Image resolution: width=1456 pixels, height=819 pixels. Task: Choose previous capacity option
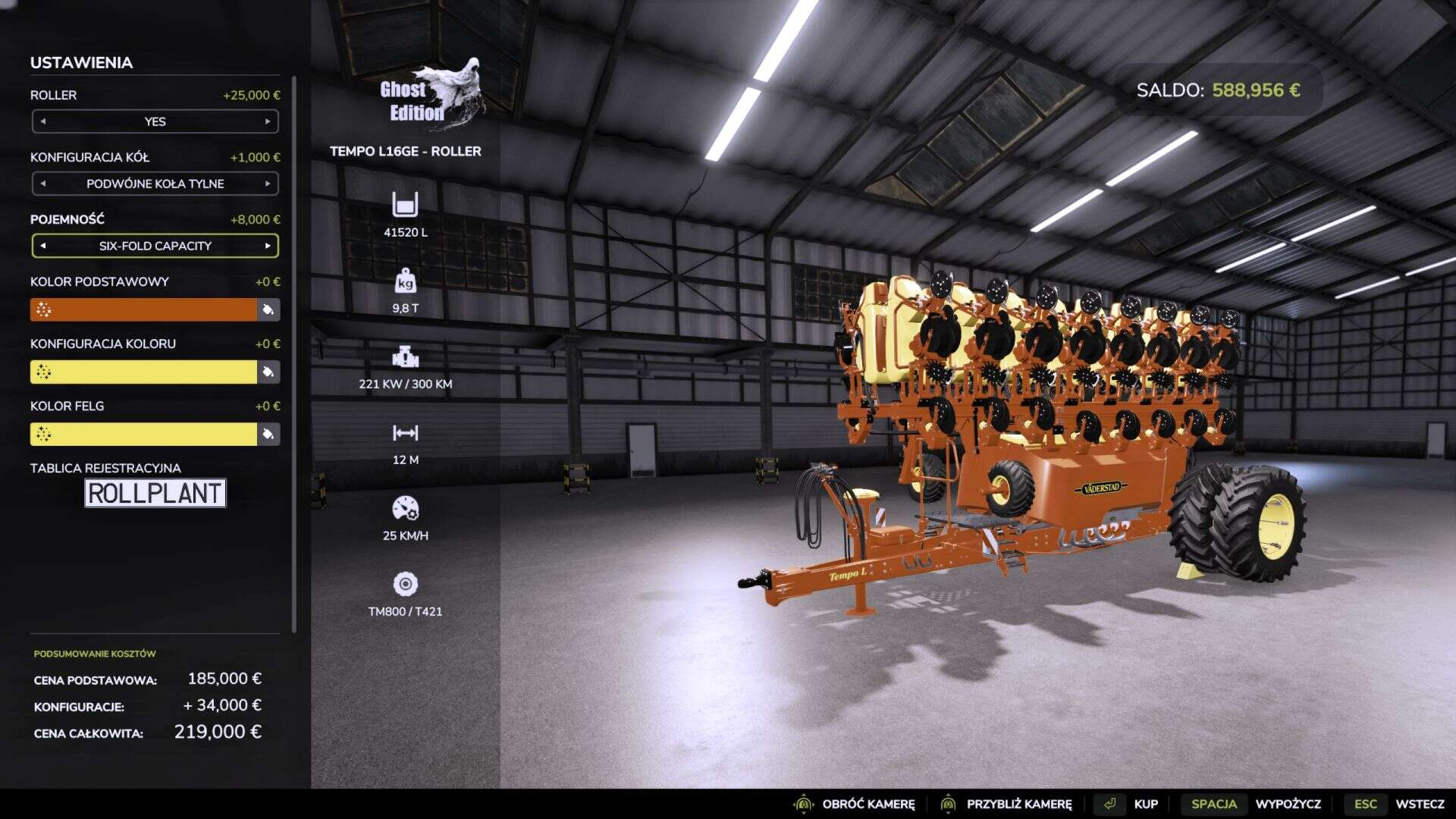(x=43, y=246)
